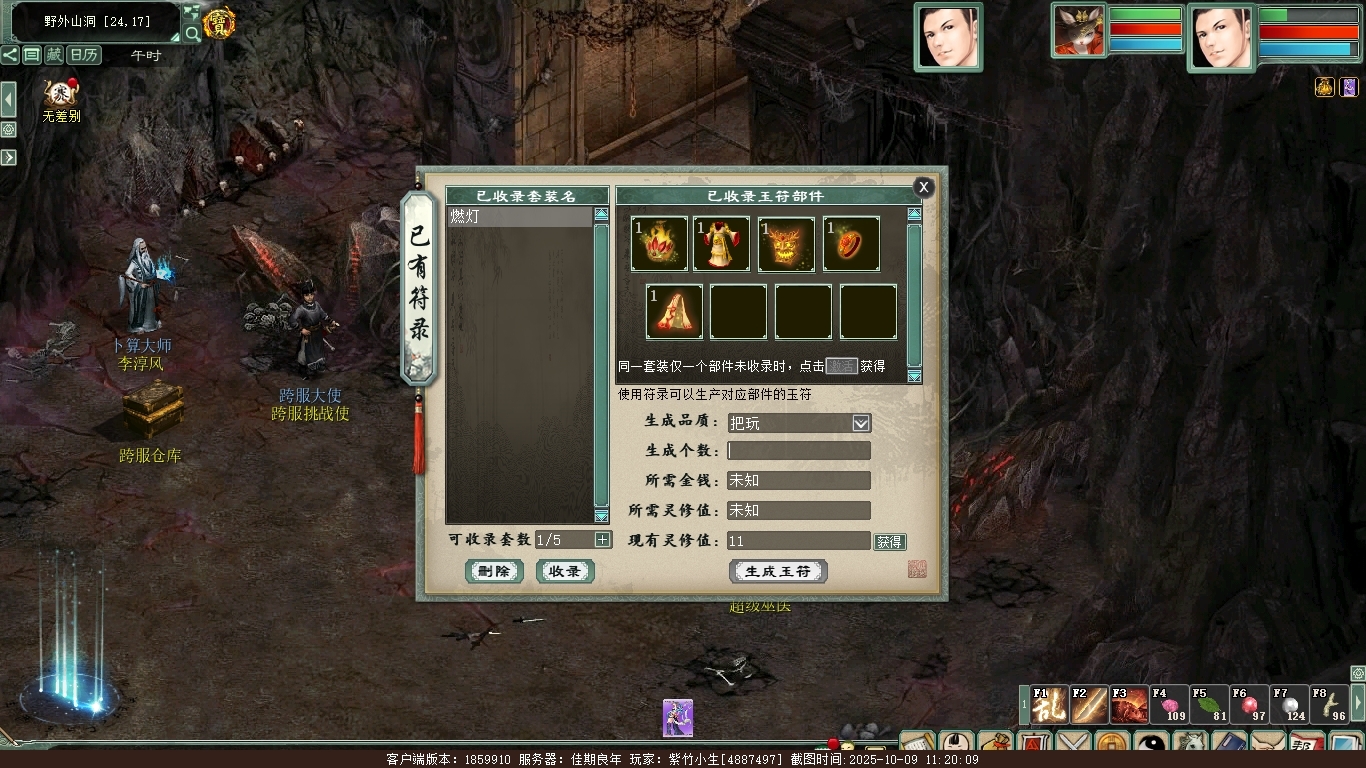Select the red and white robe part
This screenshot has height=768, width=1366.
[x=721, y=244]
